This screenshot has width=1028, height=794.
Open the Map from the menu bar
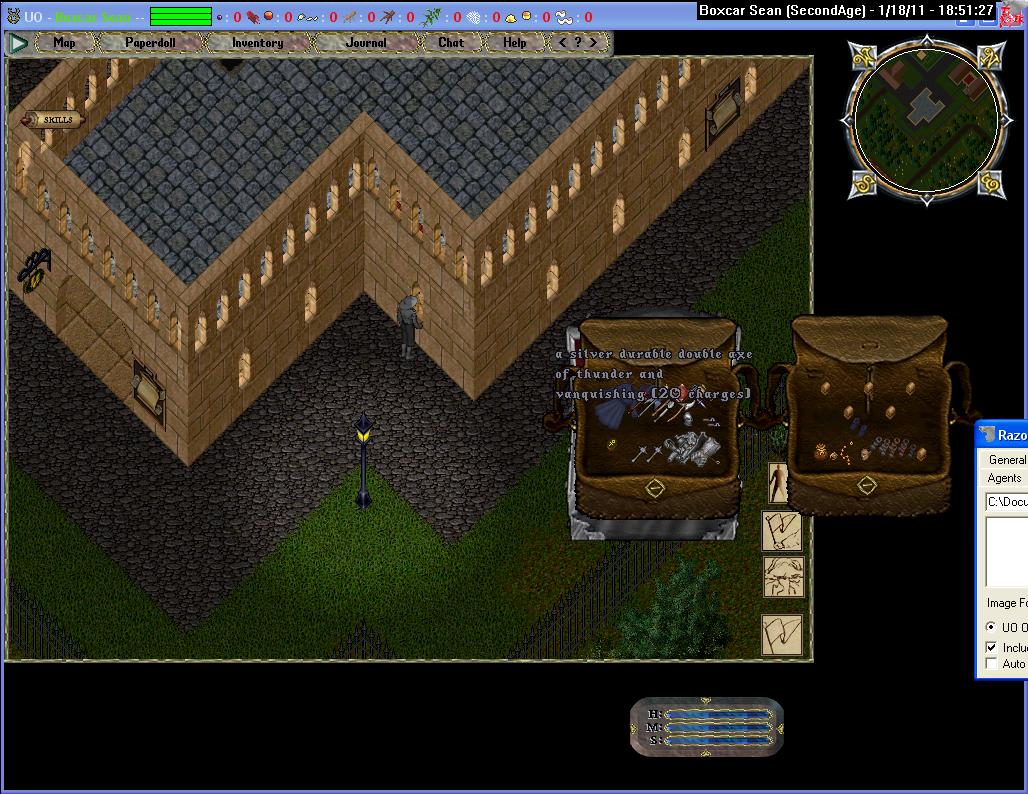[64, 43]
